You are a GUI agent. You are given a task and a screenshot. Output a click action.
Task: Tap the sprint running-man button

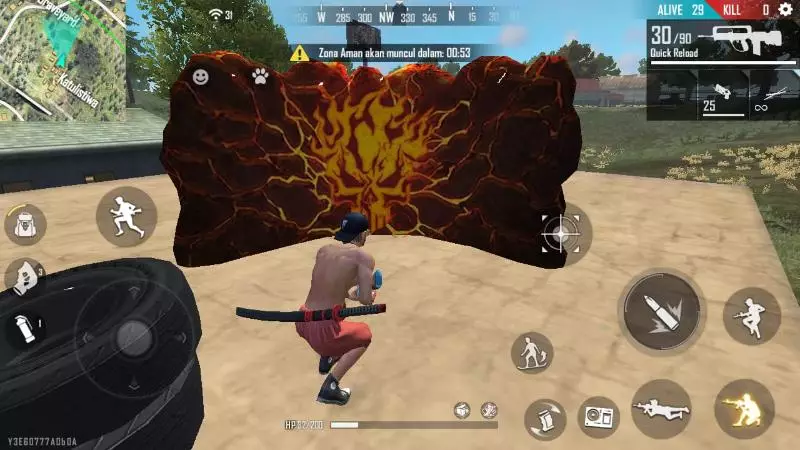(x=127, y=216)
